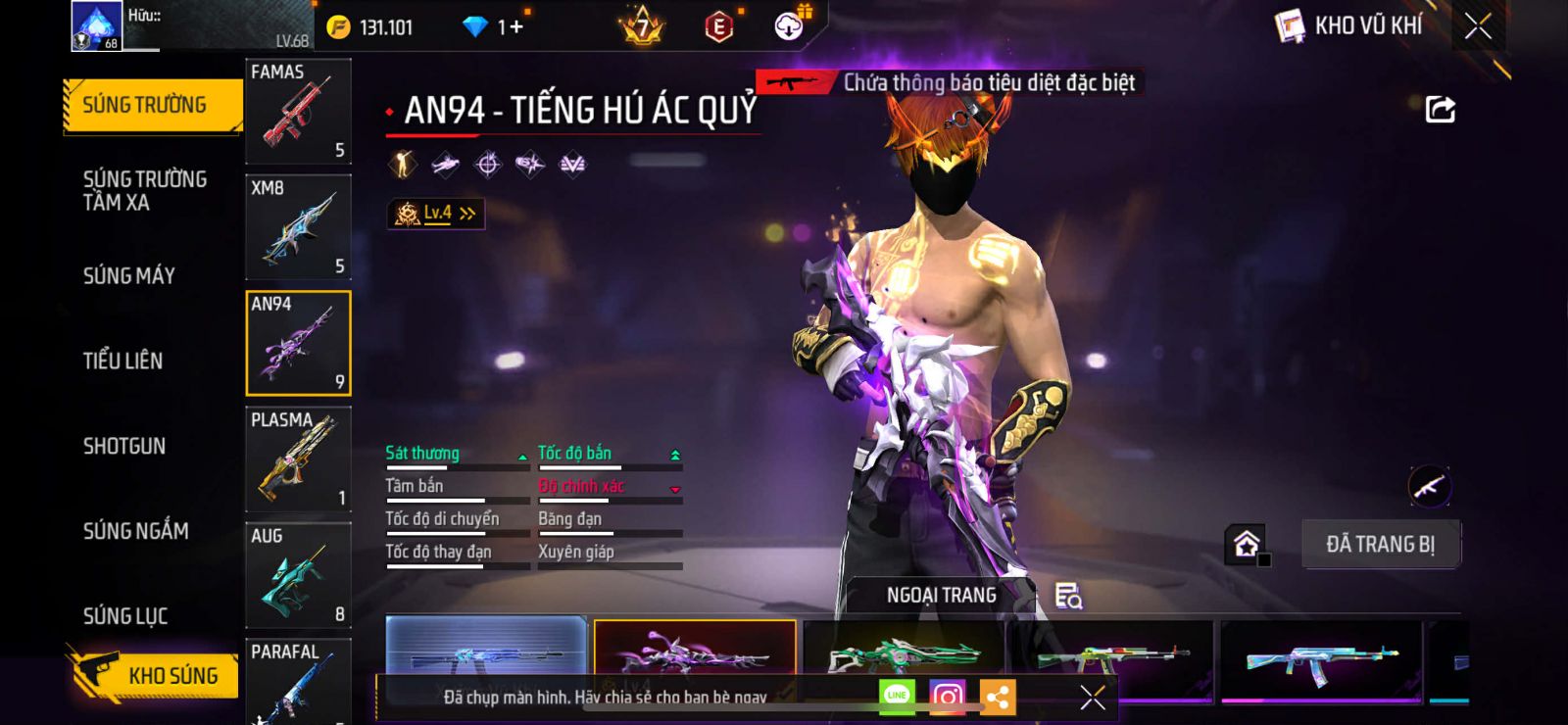Open the SÚNG LỤC category
Viewport: 1568px width, 725px height.
(x=124, y=616)
